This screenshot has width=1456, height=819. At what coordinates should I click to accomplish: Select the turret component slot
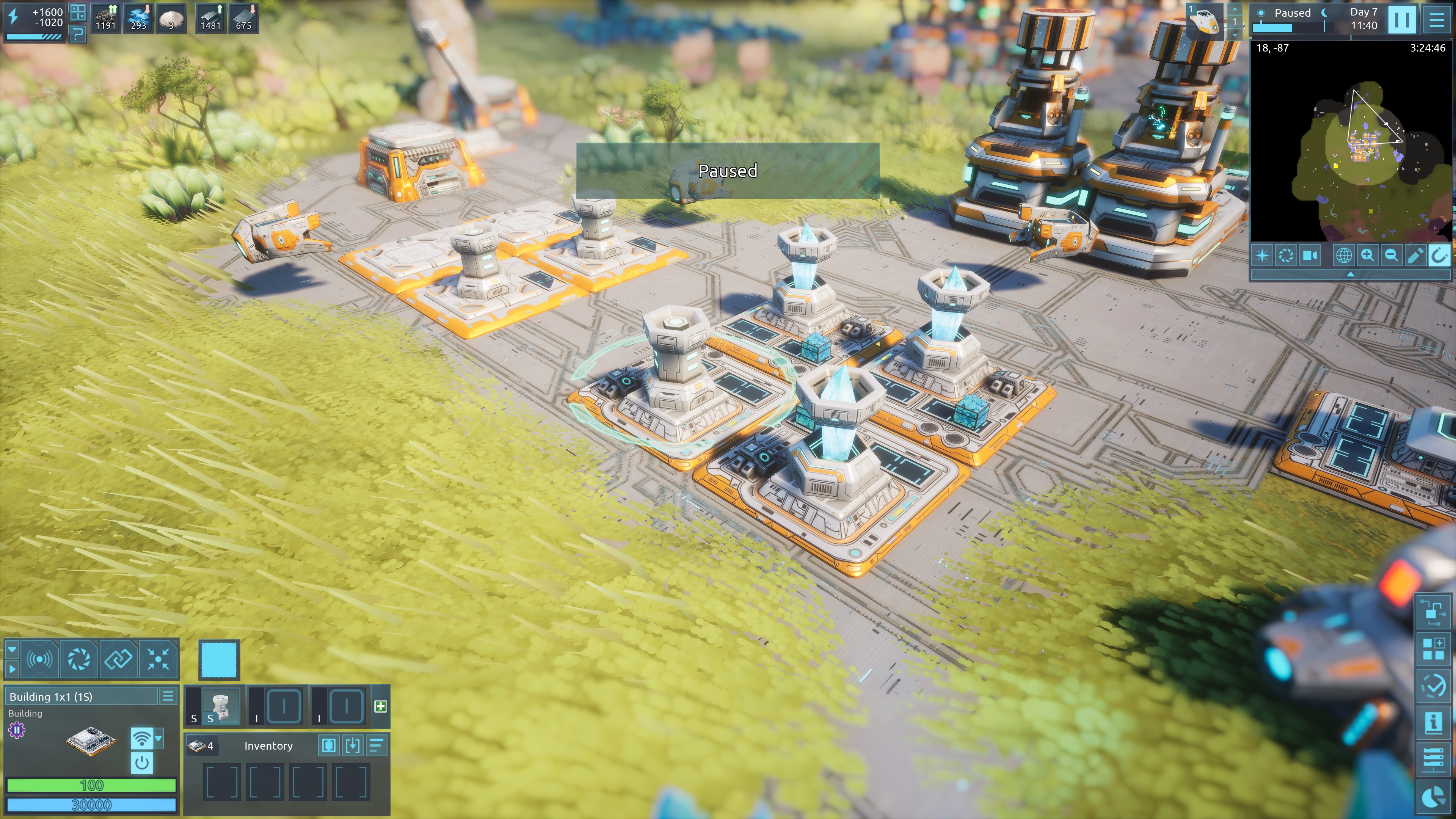coord(221,706)
